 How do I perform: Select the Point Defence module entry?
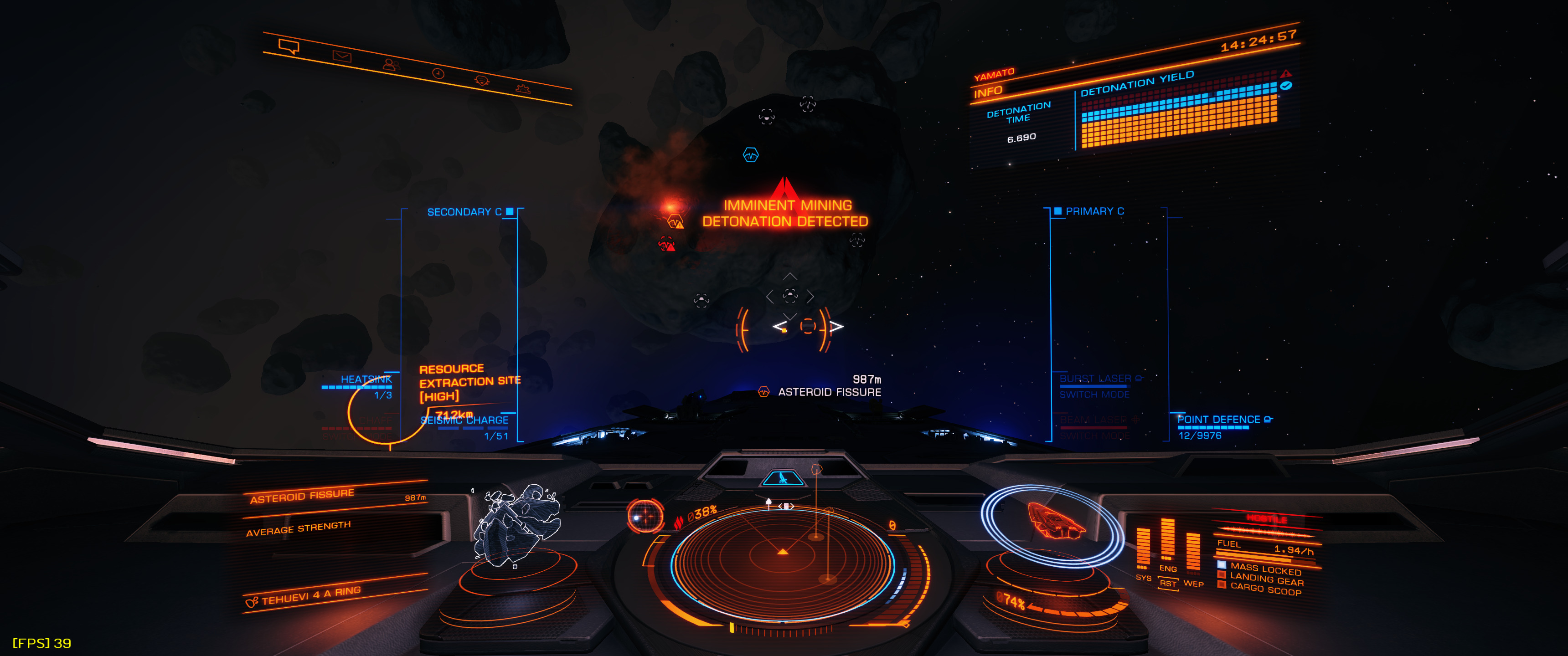[1218, 420]
